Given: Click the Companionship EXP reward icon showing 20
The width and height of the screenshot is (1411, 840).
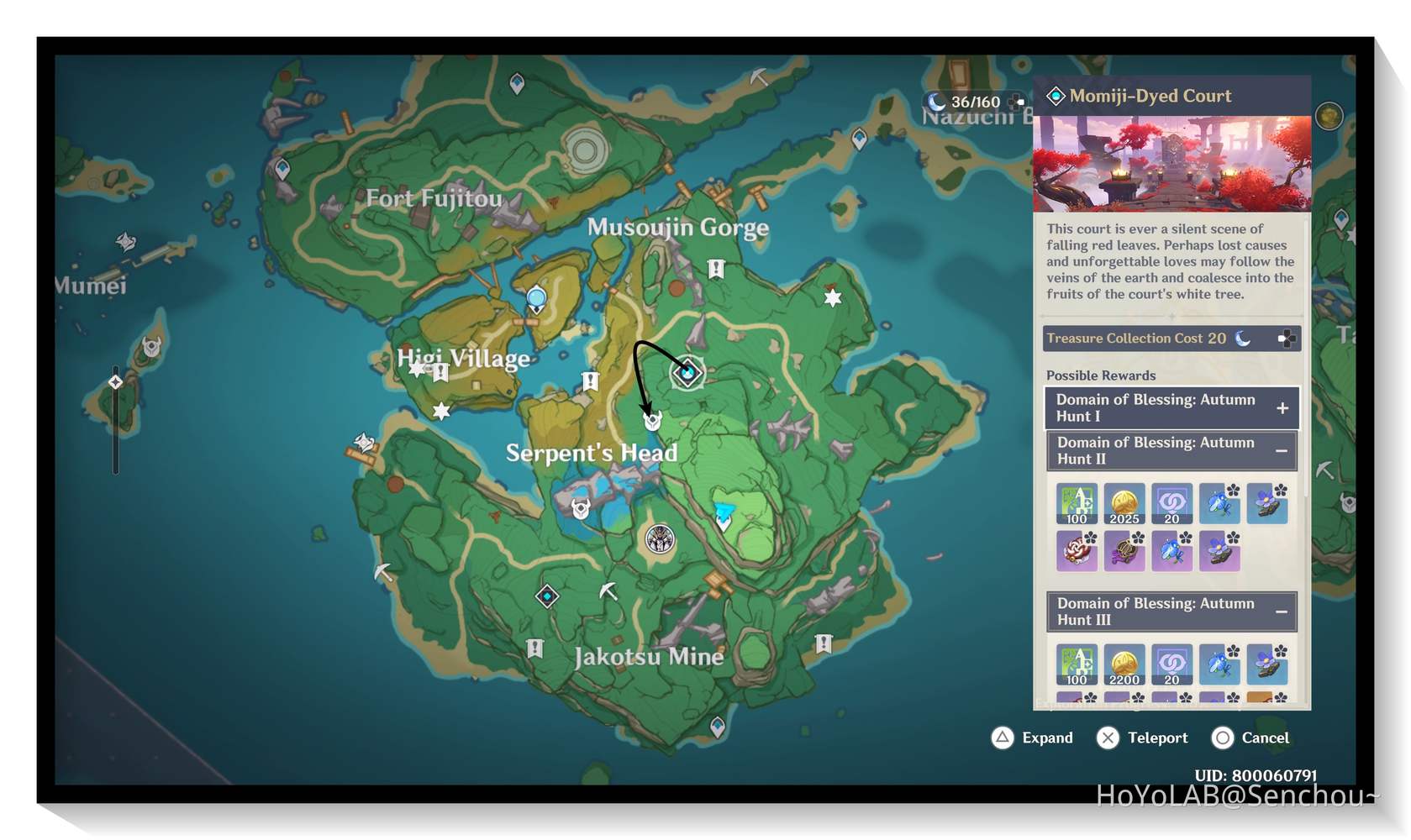Looking at the screenshot, I should (x=1171, y=504).
